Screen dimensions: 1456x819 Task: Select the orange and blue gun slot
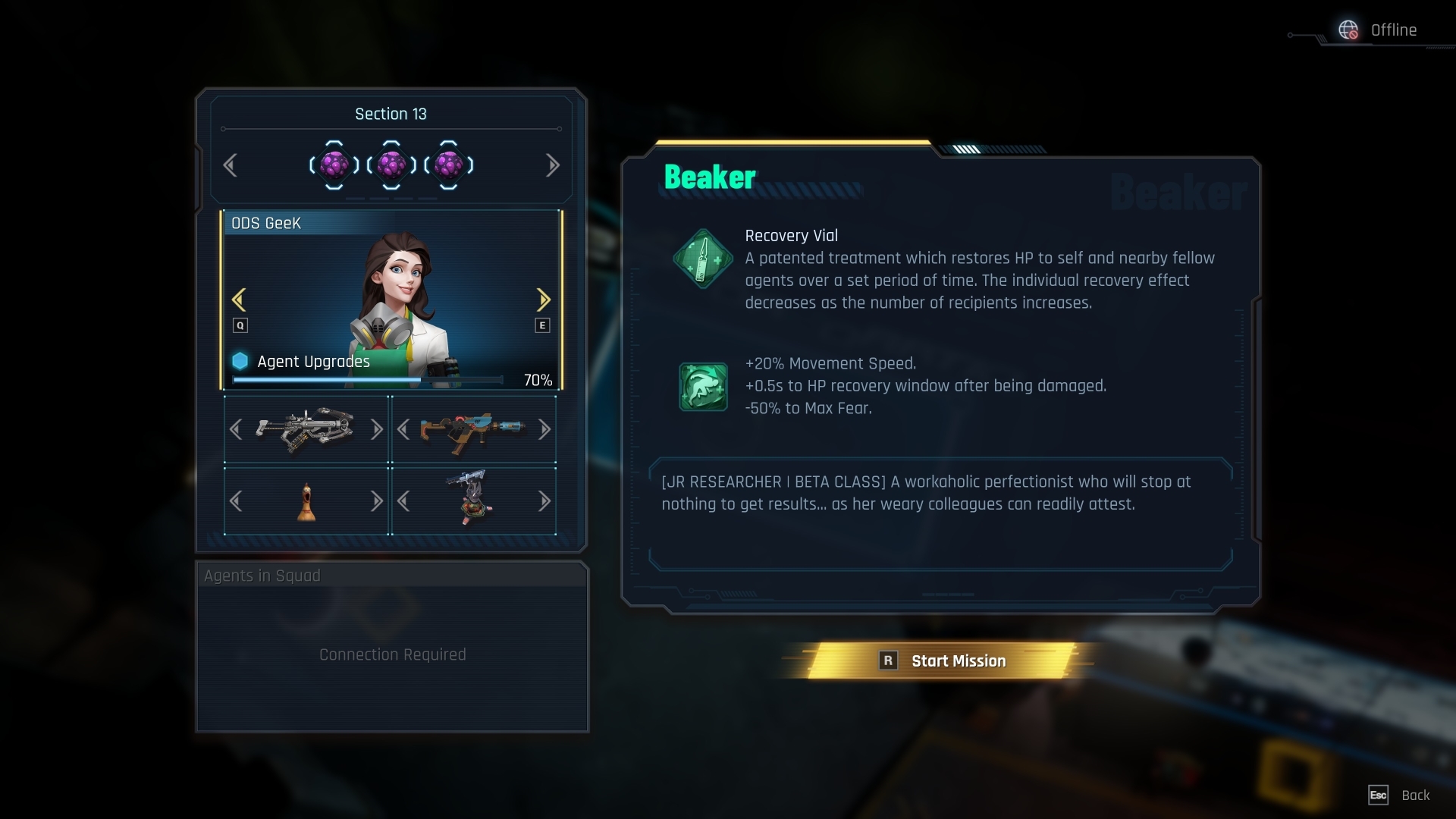[x=473, y=430]
